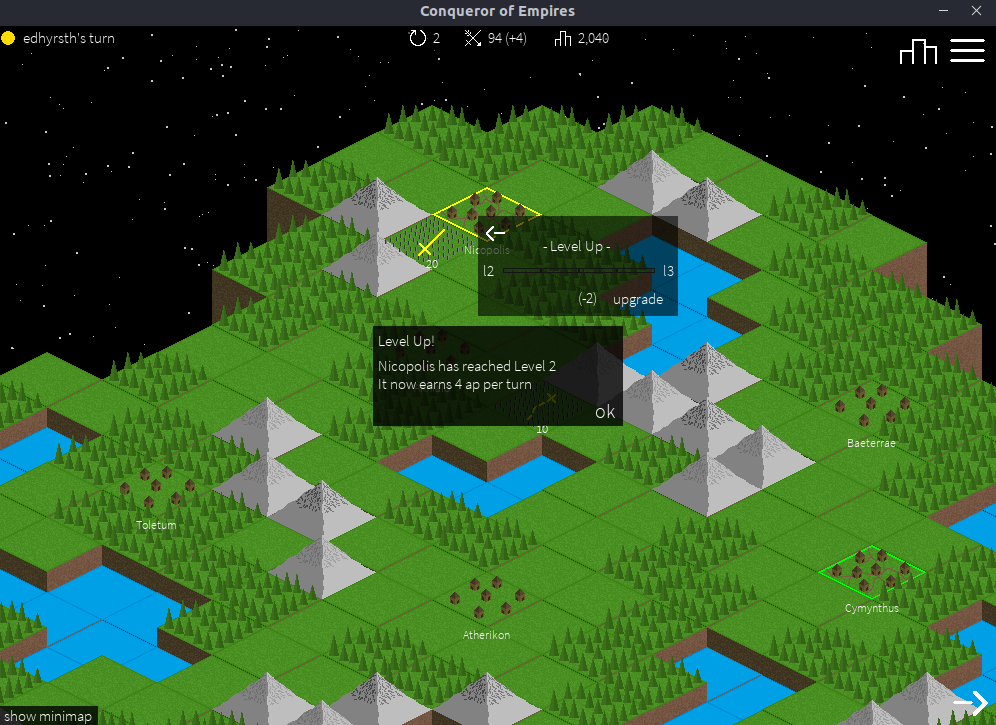Show the minimap

pyautogui.click(x=49, y=716)
